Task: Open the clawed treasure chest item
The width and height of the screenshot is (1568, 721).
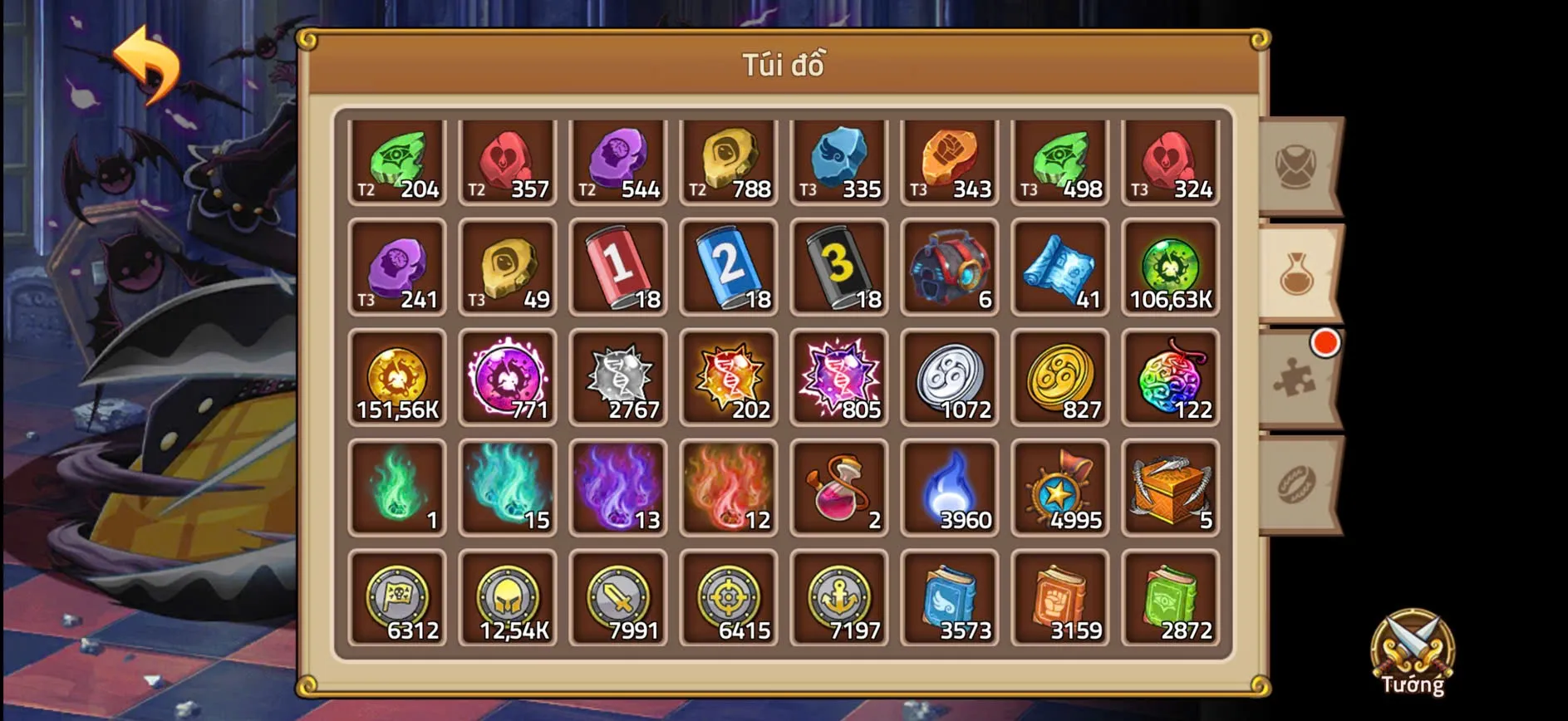Action: click(x=1171, y=488)
